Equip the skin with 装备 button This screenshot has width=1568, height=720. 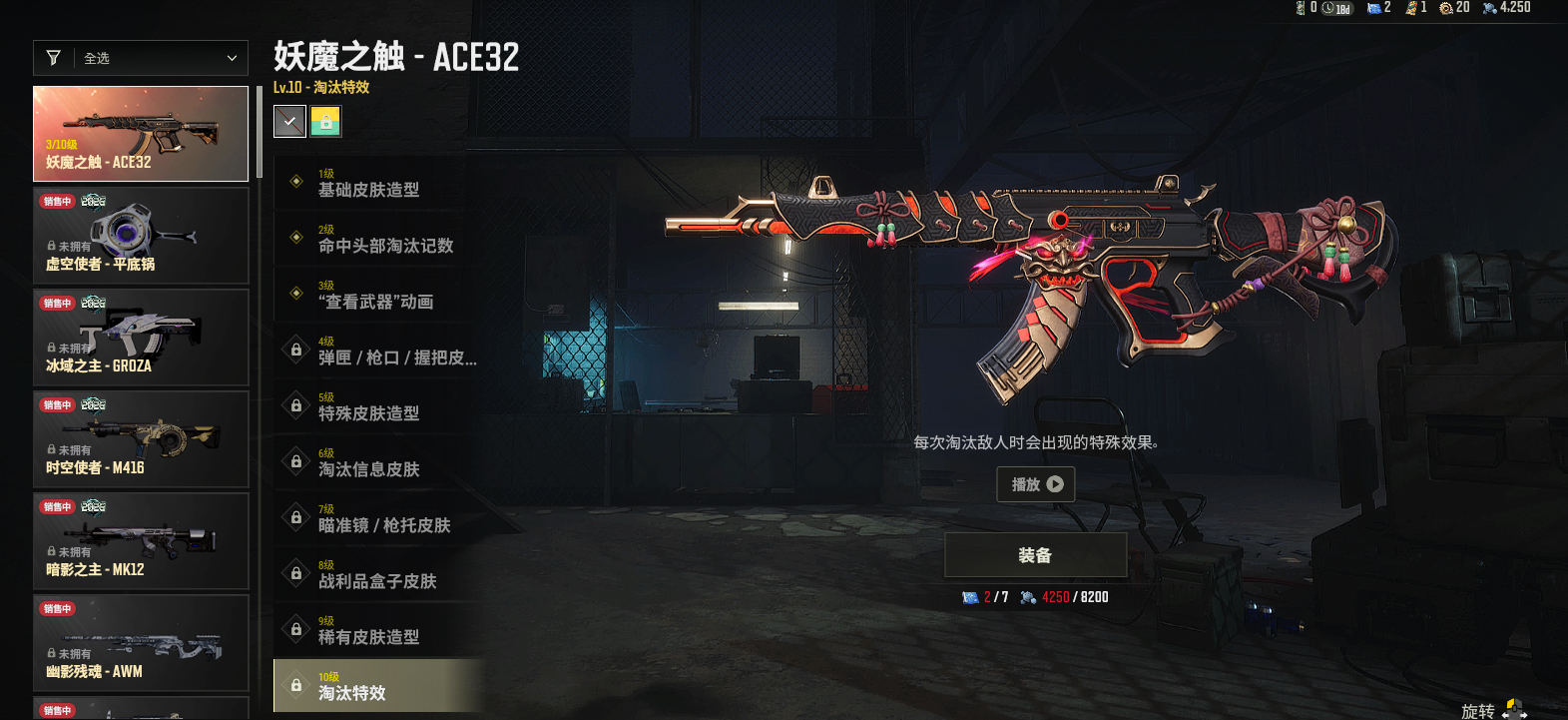click(x=1035, y=555)
